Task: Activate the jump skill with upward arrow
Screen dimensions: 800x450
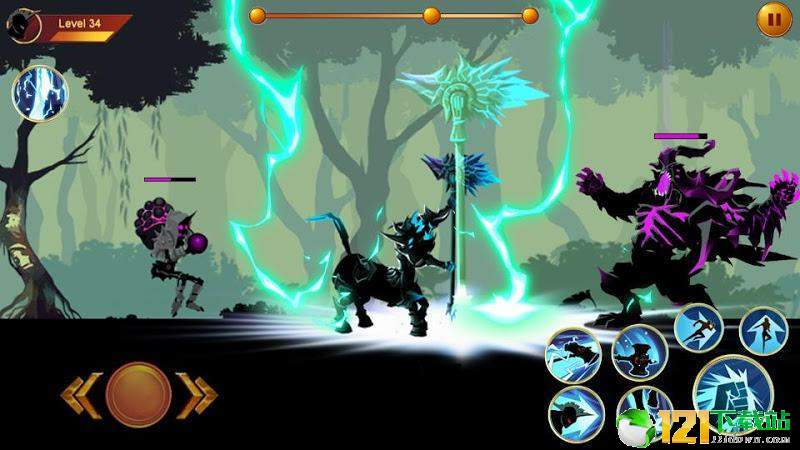Action: pos(763,330)
